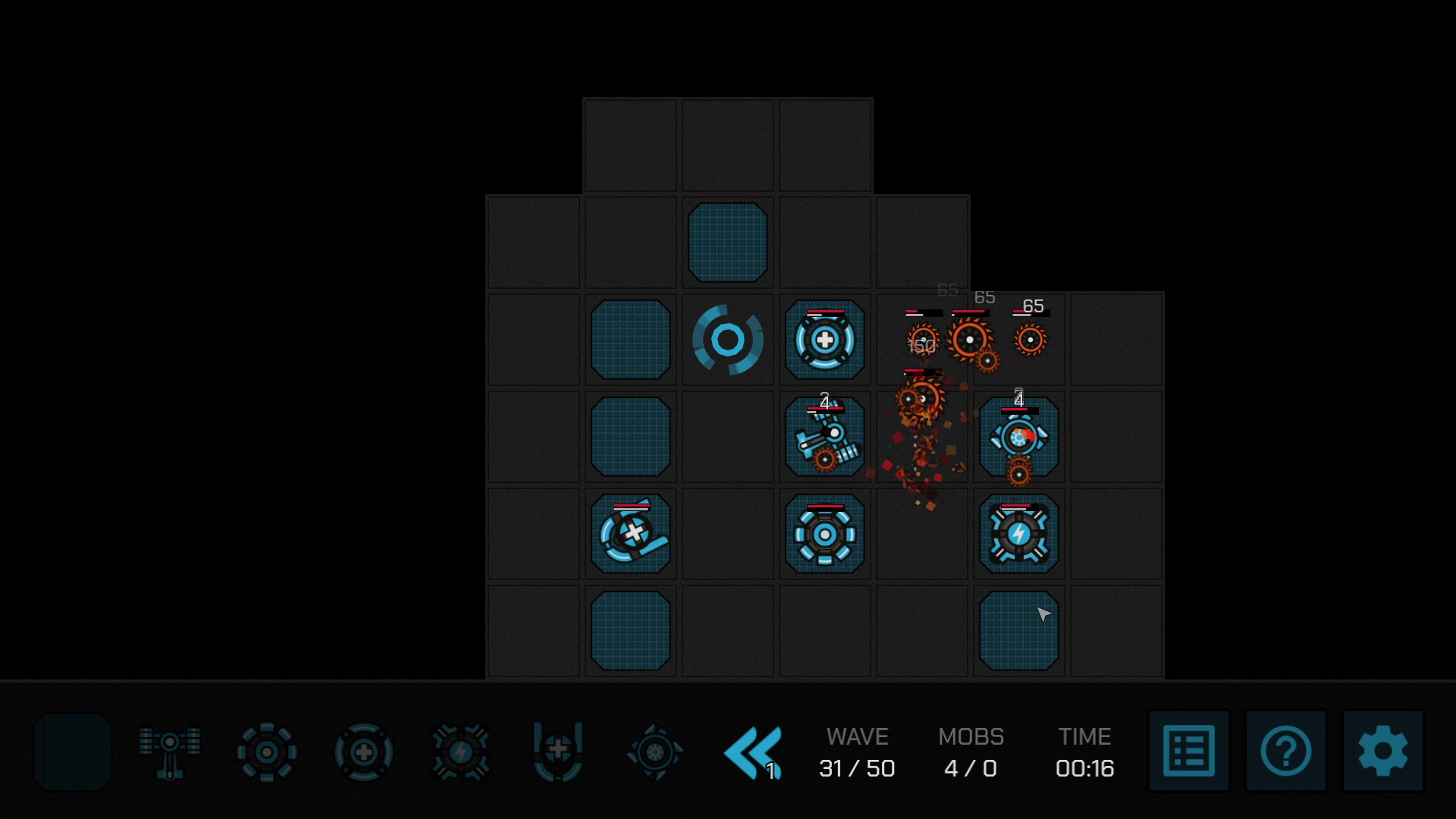Select the empty platform tile in the build bar
The width and height of the screenshot is (1456, 819).
[72, 751]
